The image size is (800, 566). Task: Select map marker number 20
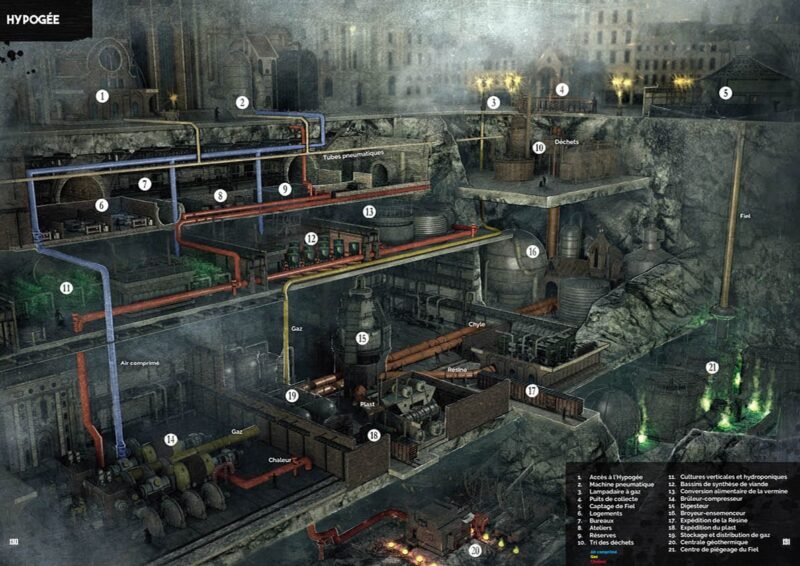point(475,548)
